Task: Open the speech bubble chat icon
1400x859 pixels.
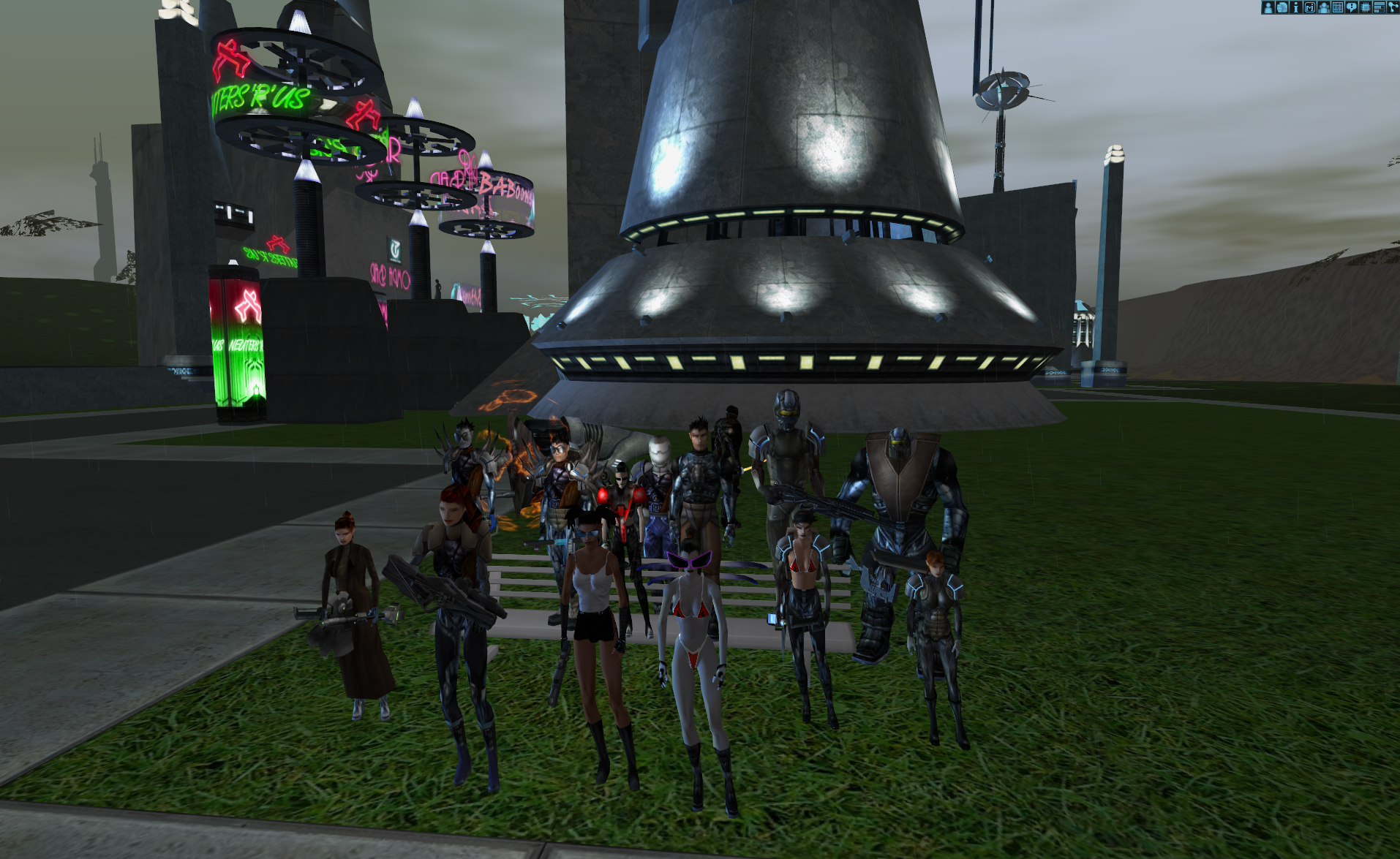Action: [1352, 7]
